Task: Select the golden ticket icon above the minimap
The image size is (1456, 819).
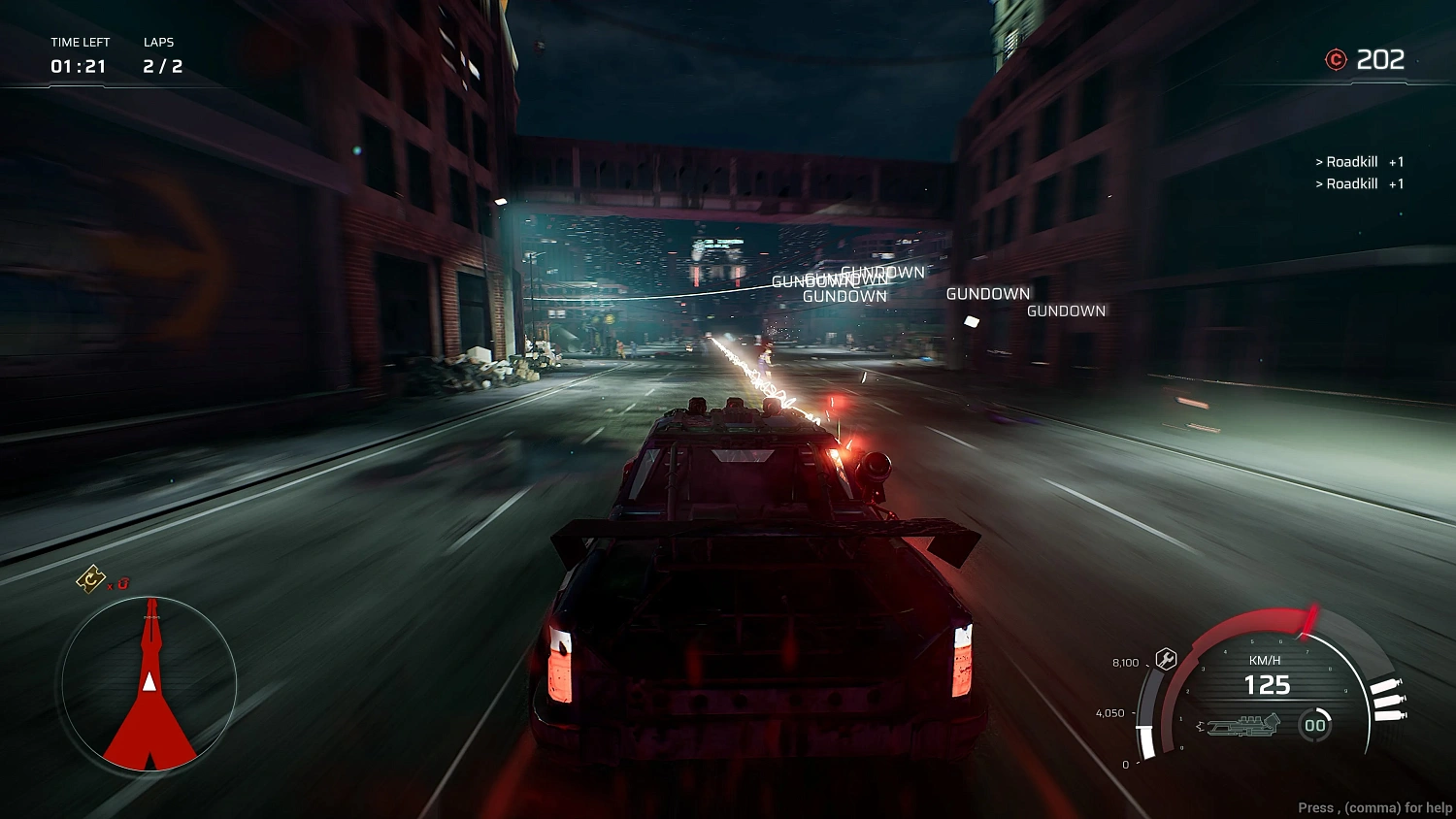Action: tap(90, 579)
